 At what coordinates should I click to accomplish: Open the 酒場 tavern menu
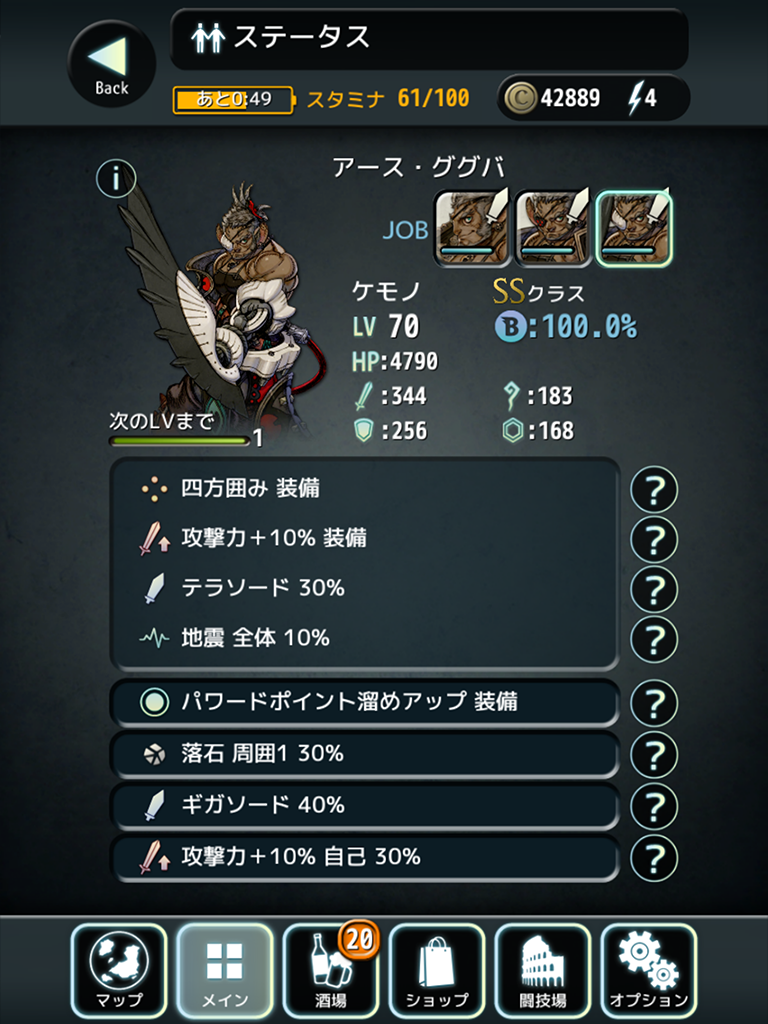point(331,970)
